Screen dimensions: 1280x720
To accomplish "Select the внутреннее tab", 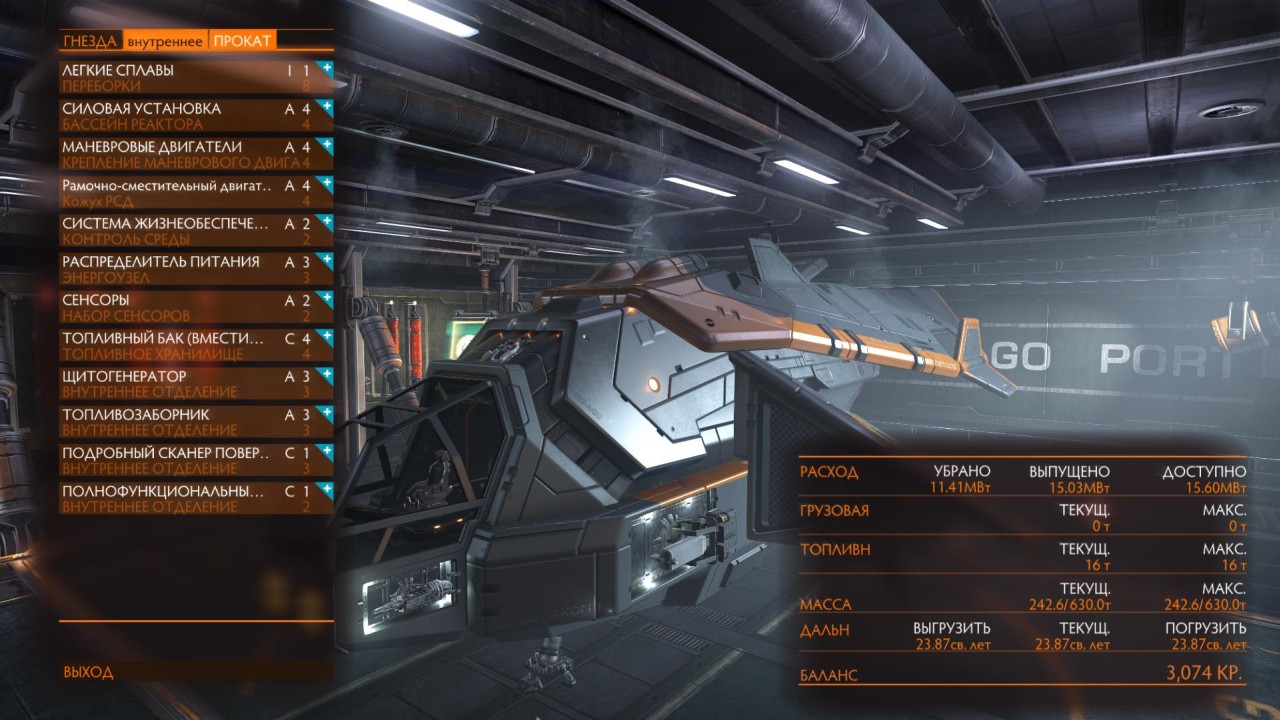I will (165, 41).
